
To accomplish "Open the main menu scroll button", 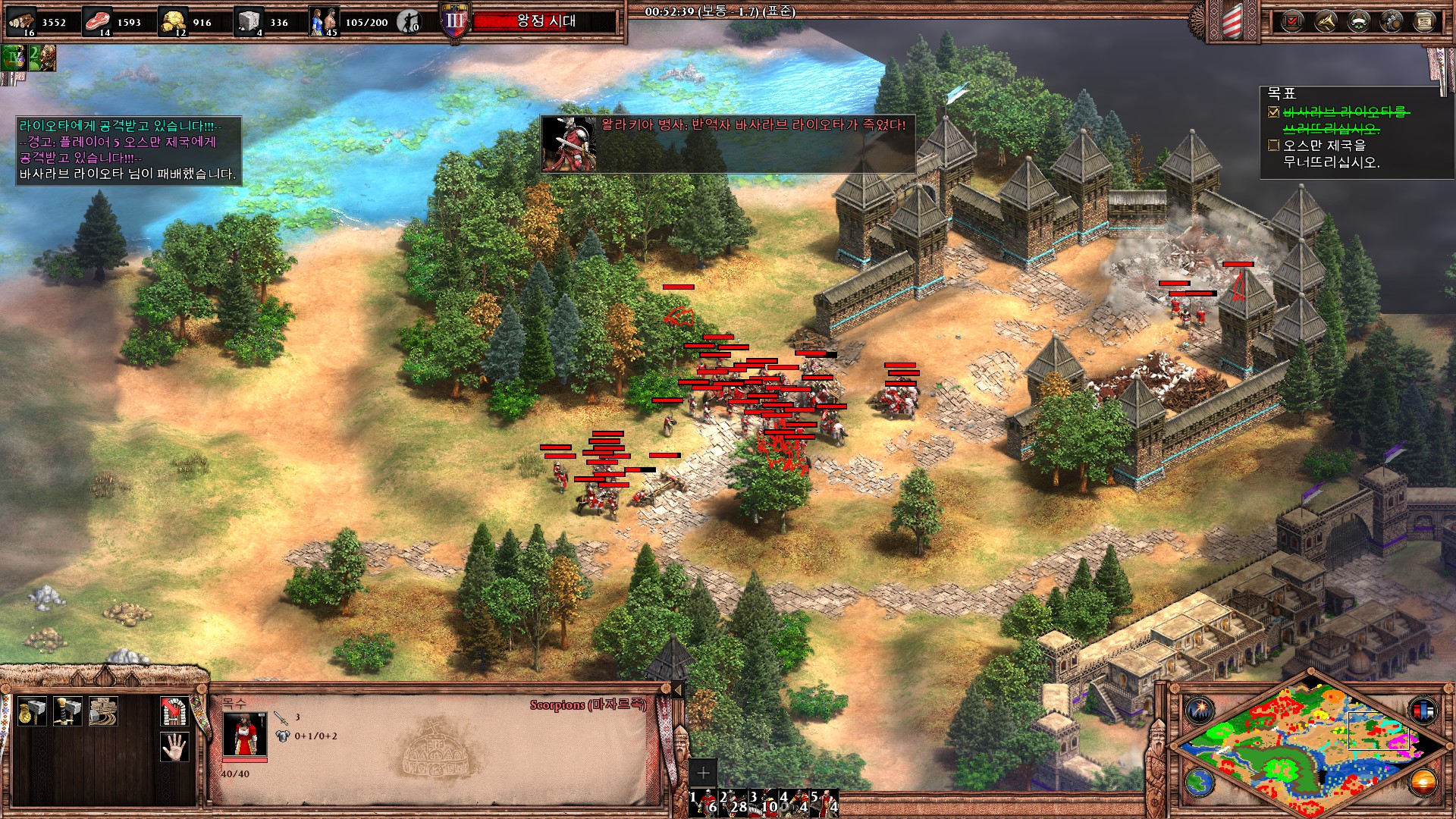I will 1424,21.
